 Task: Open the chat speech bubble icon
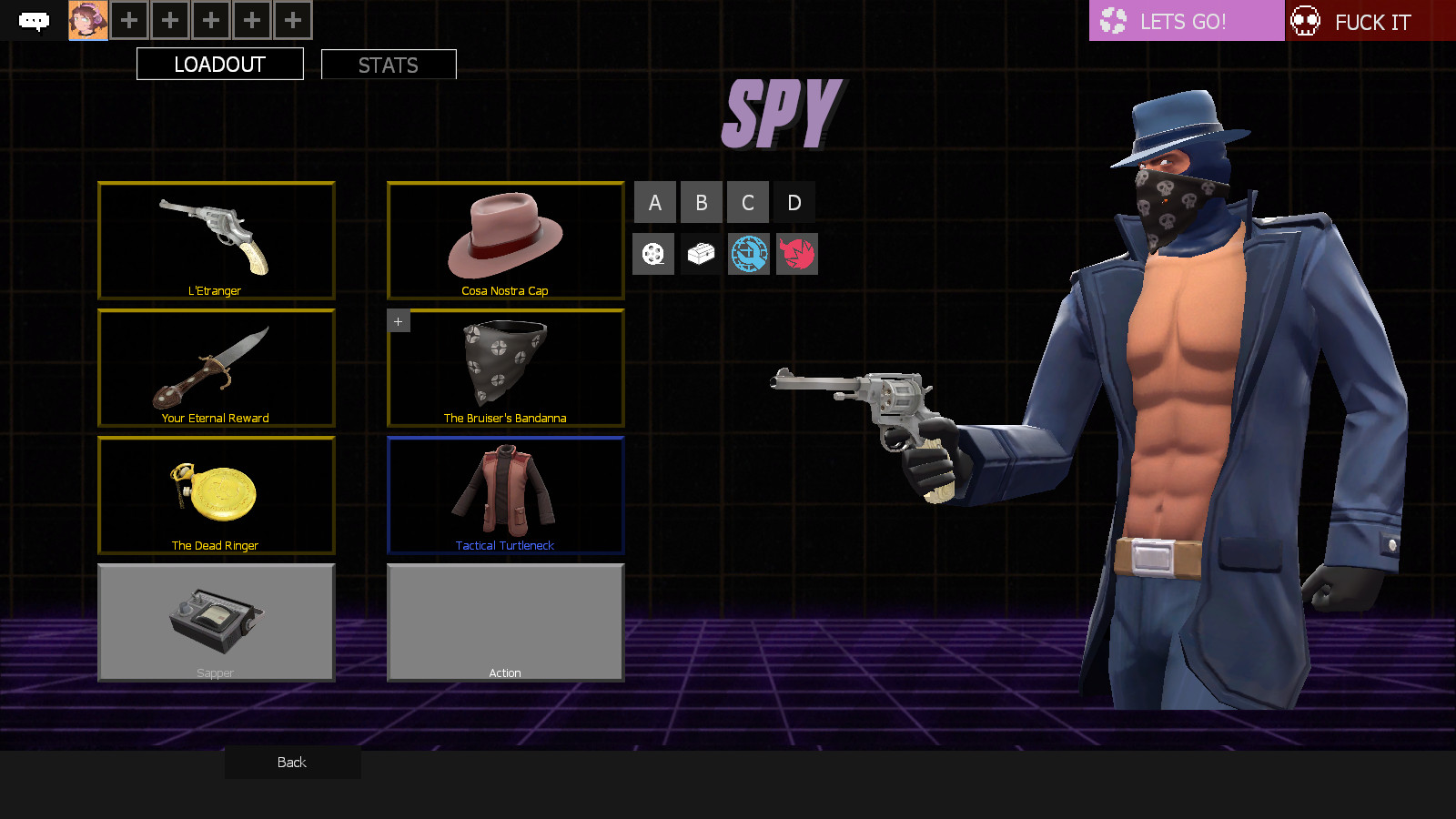(x=34, y=19)
